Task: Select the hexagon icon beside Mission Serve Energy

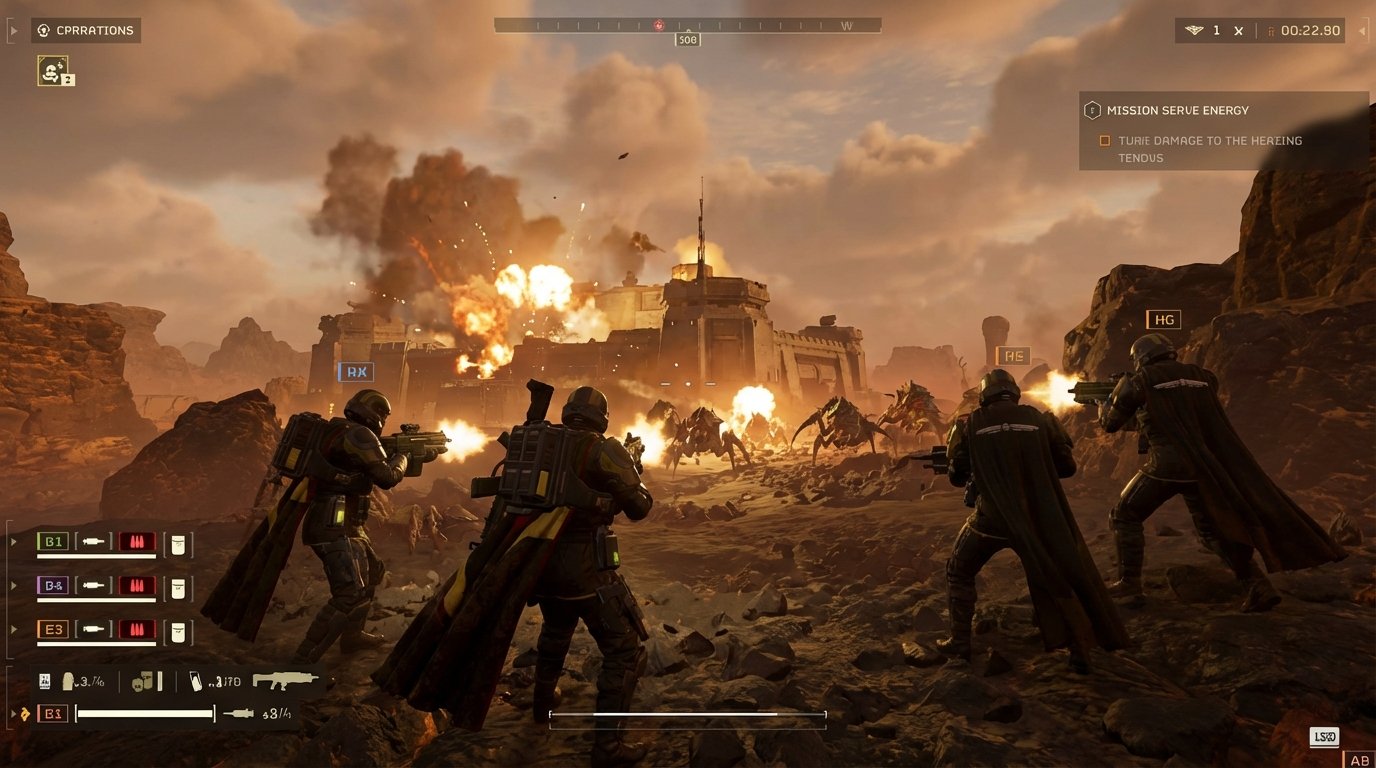Action: click(x=1092, y=110)
